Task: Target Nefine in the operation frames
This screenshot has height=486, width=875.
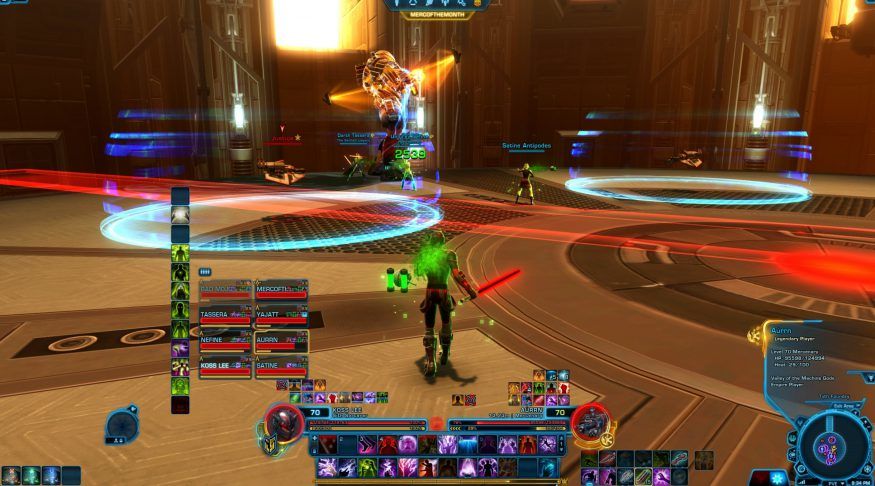Action: [x=225, y=343]
